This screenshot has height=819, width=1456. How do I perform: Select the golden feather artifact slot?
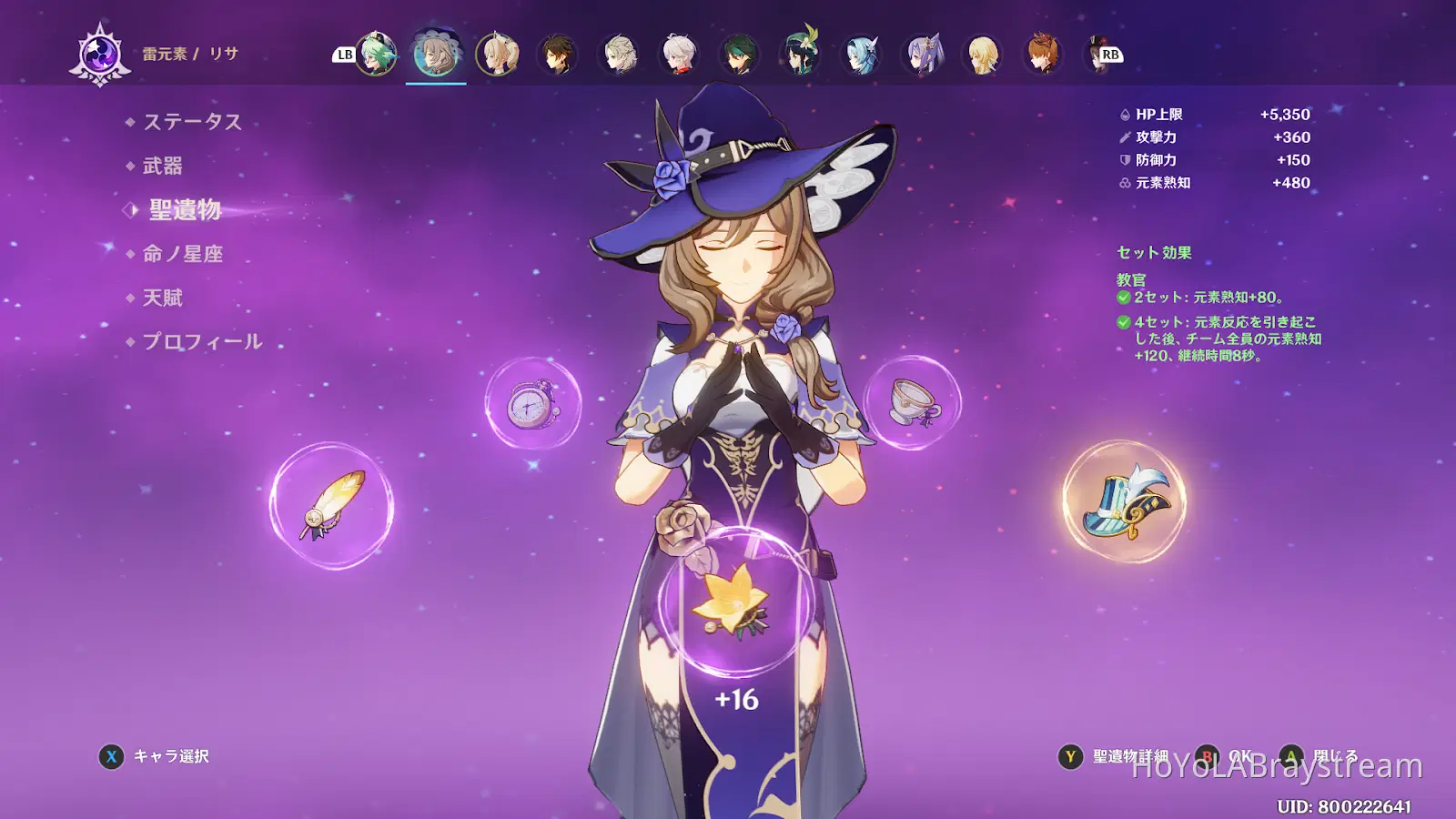click(x=332, y=506)
